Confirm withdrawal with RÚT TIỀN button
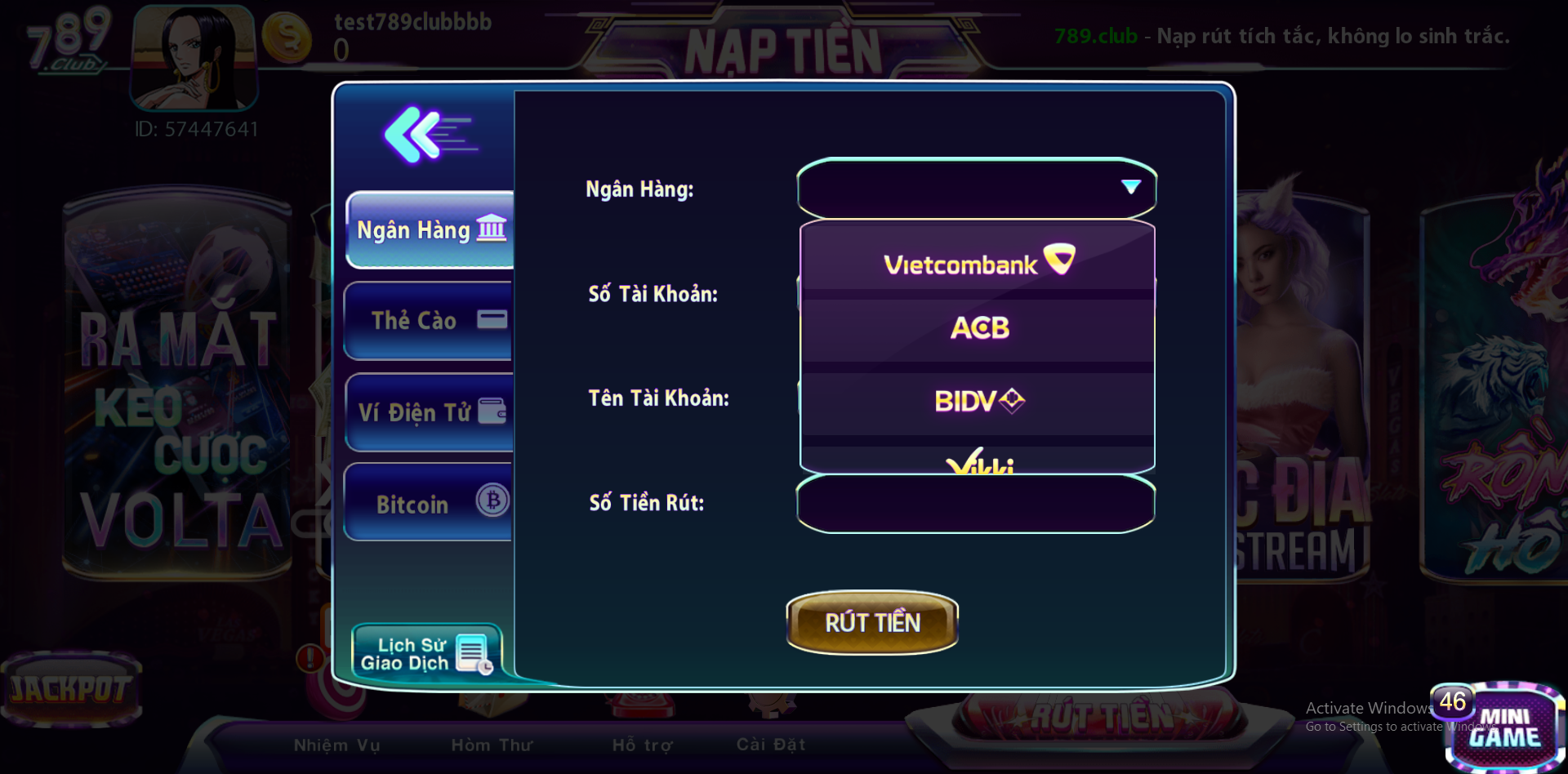Screen dimensions: 1568x774 [x=872, y=623]
